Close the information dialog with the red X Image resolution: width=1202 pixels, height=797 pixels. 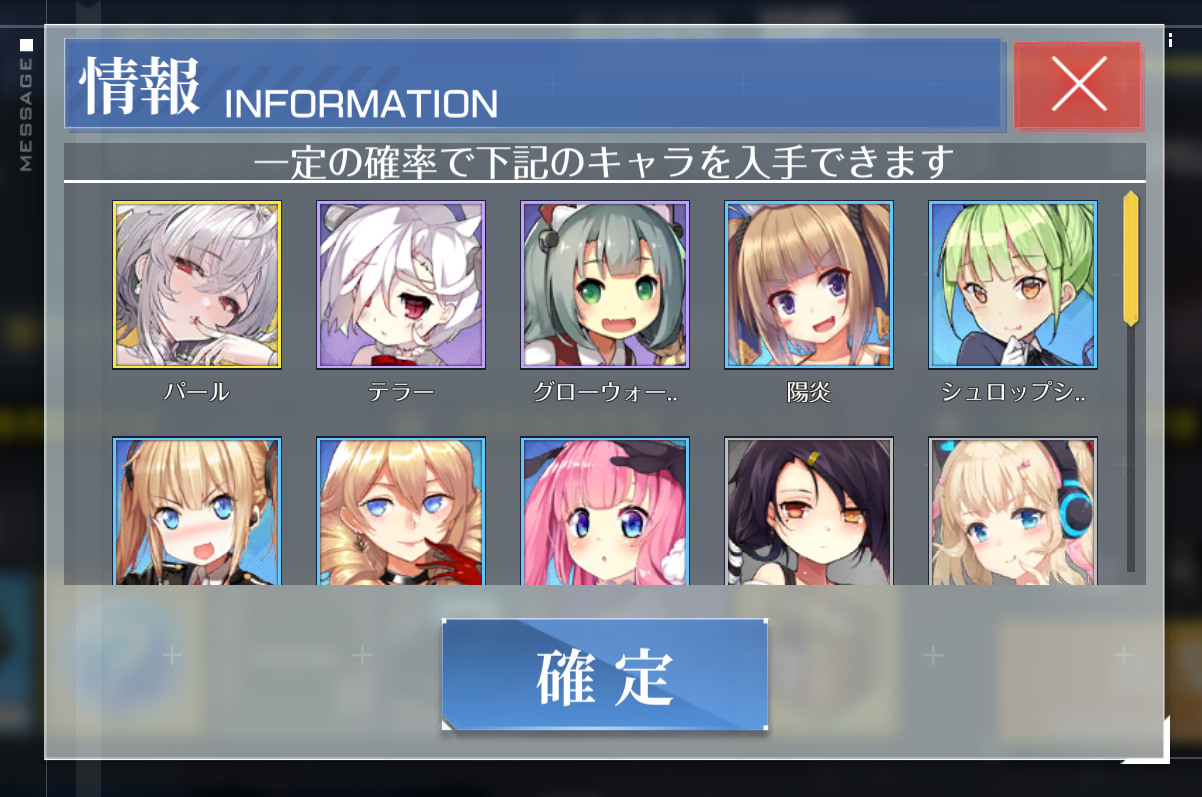pos(1077,85)
